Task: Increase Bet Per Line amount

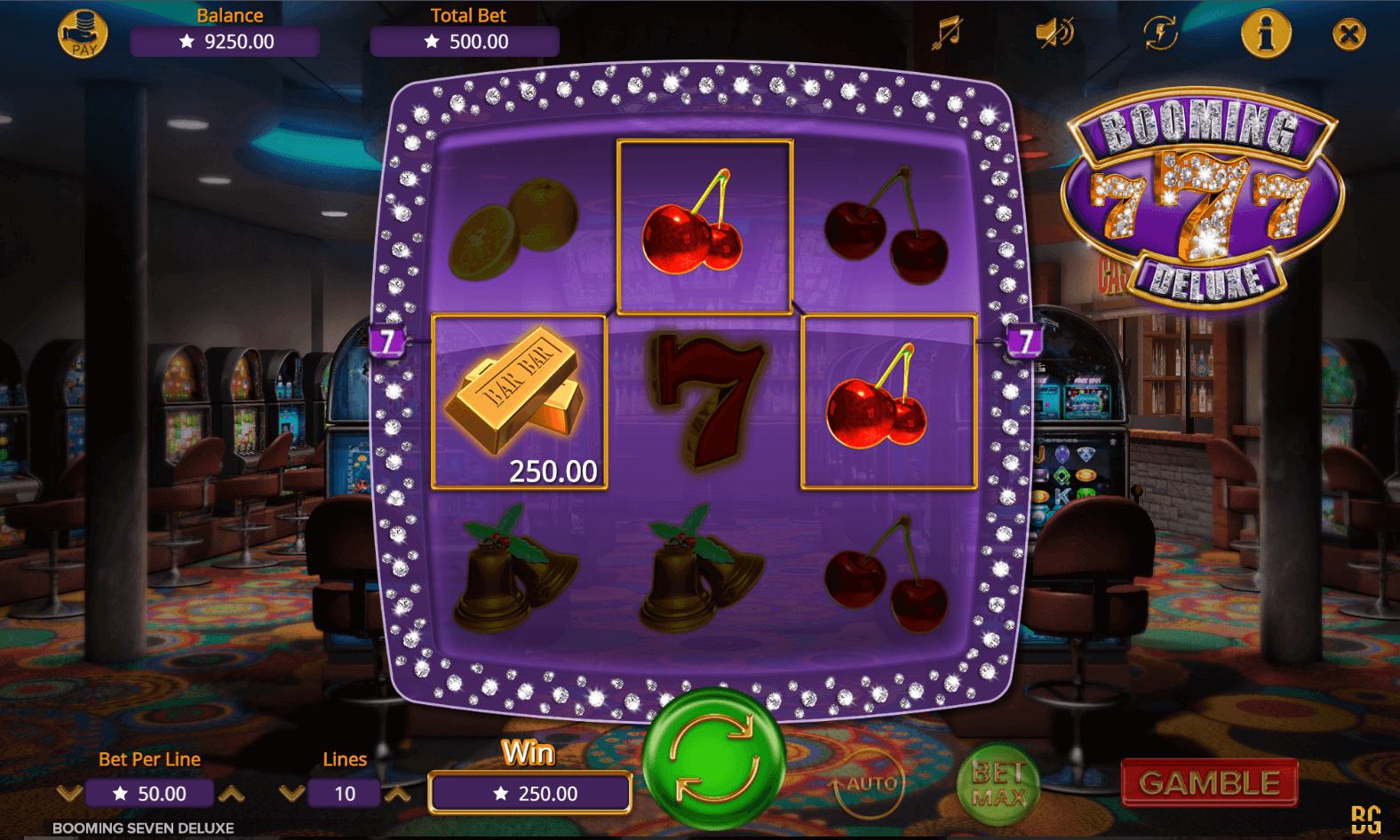Action: pos(232,793)
